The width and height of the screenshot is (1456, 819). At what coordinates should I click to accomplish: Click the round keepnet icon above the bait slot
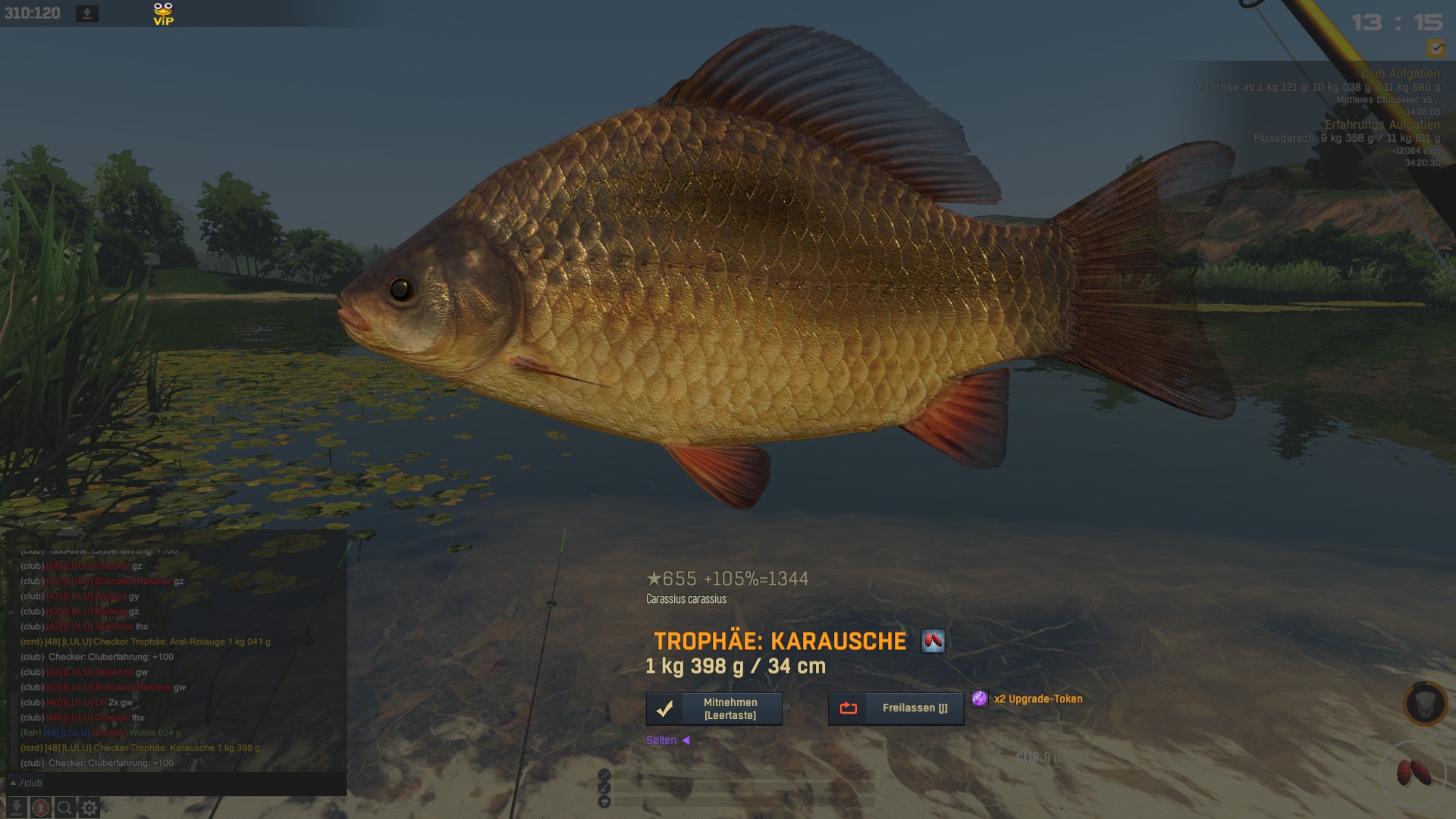1425,704
